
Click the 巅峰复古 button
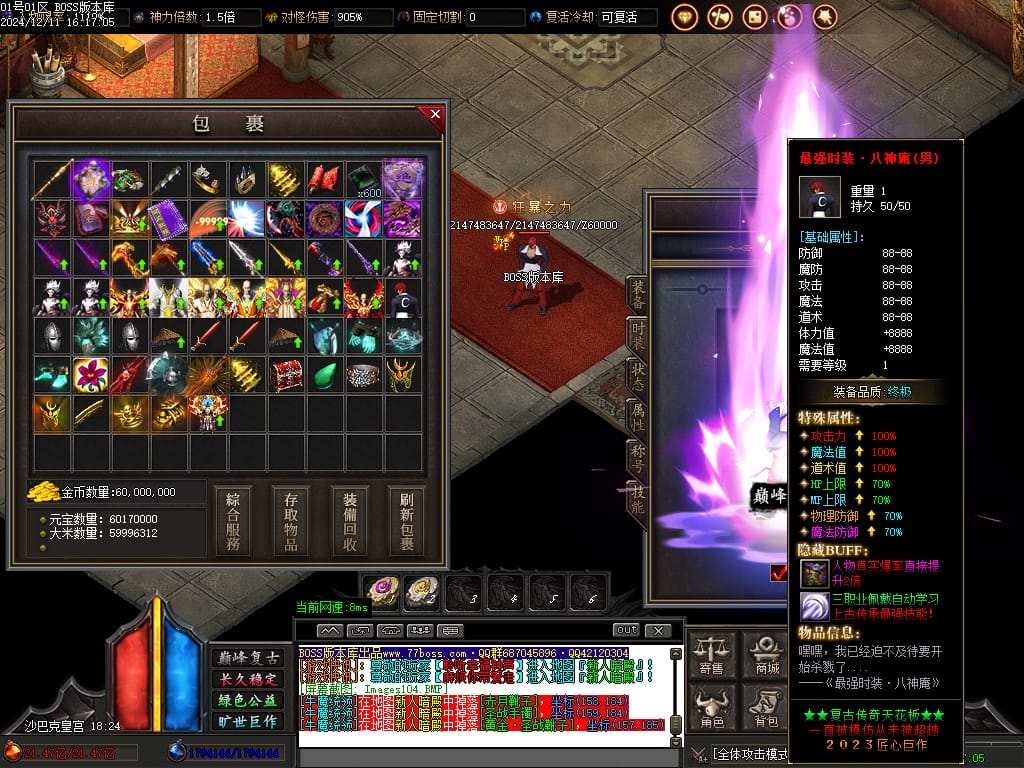pos(246,658)
